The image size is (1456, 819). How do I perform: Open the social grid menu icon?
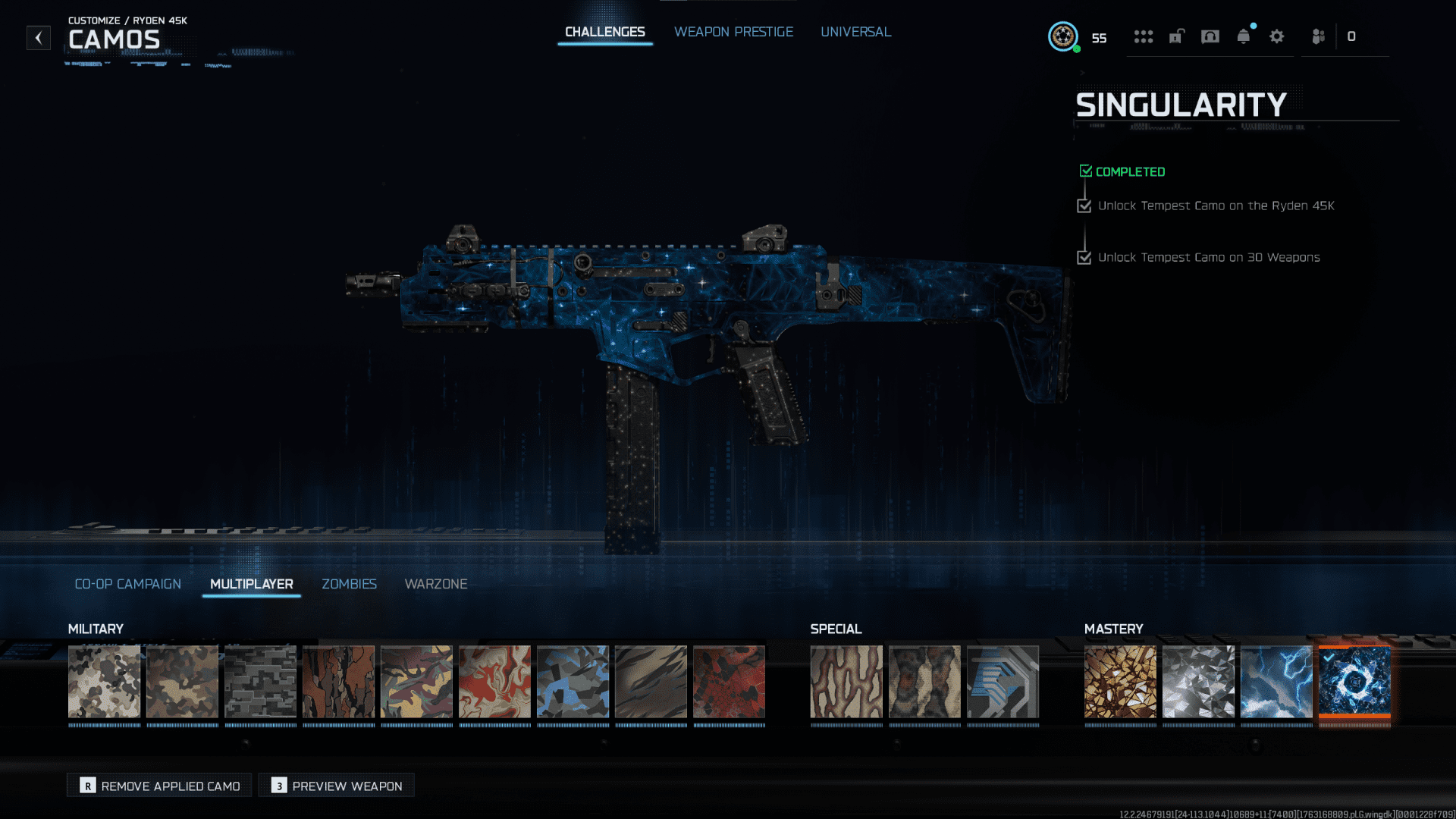(1144, 36)
